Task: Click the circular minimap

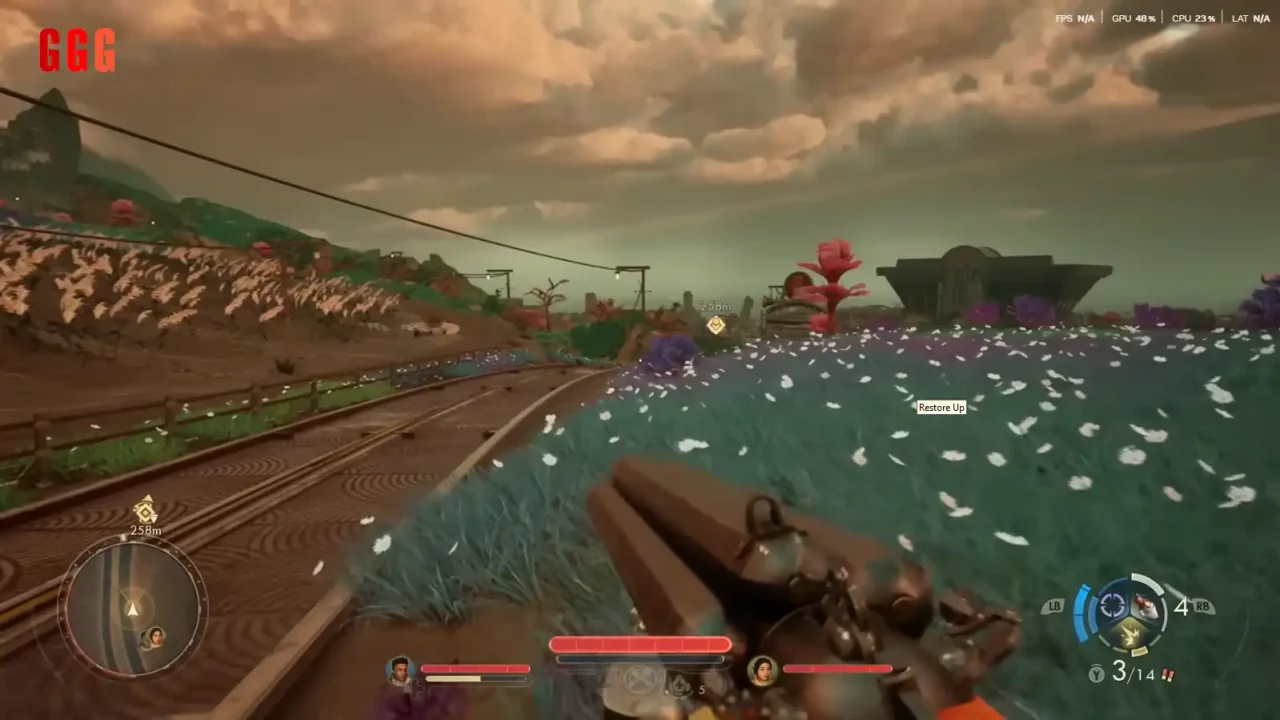Action: [x=132, y=607]
